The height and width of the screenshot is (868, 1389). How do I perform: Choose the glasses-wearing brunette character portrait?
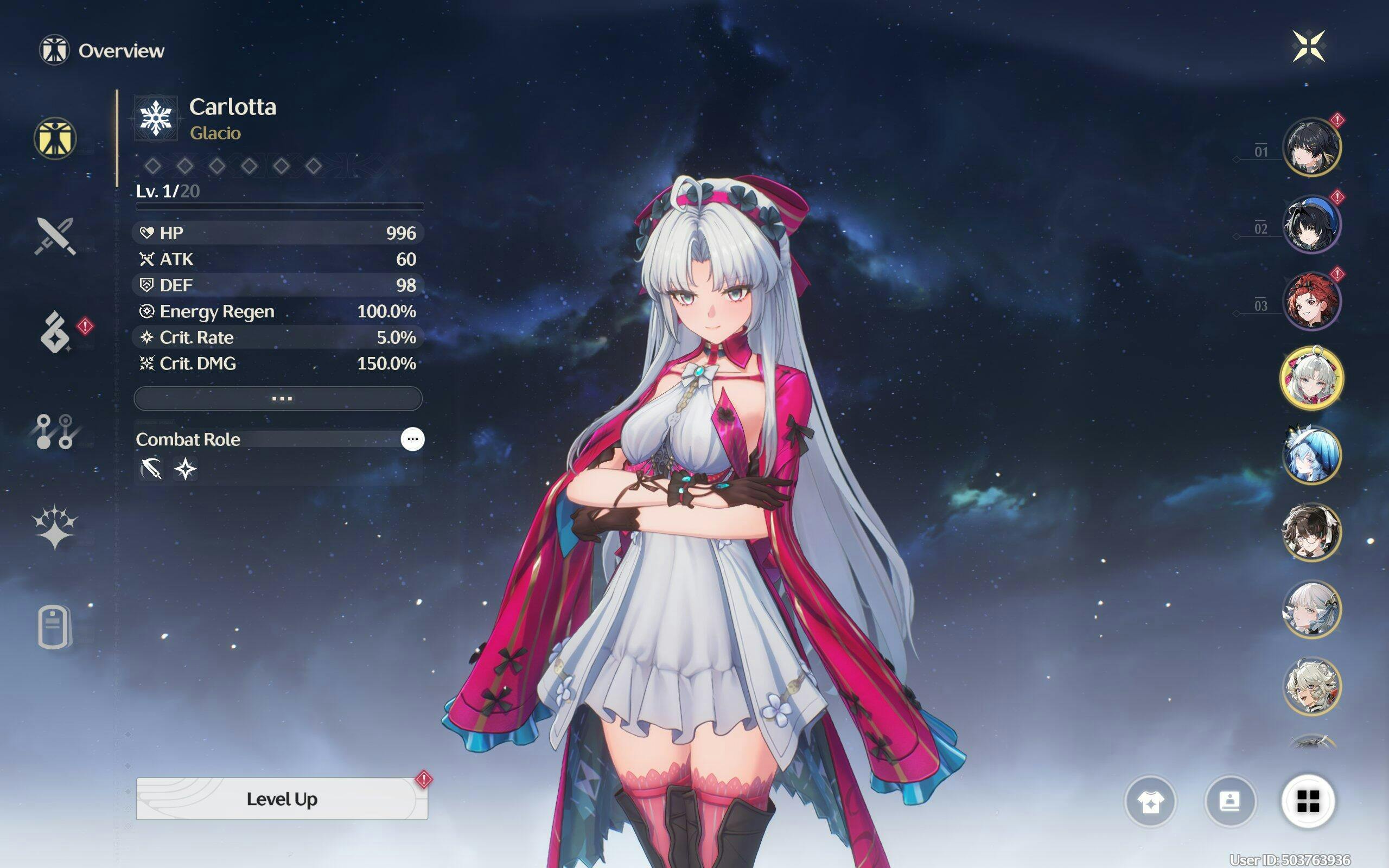click(x=1311, y=532)
